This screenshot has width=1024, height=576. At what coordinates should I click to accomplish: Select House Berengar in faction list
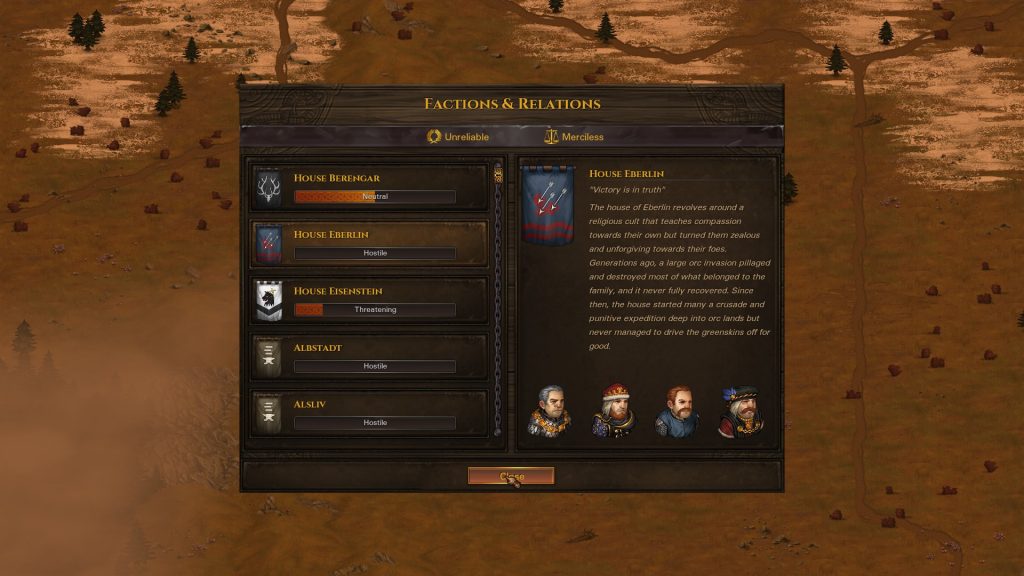point(369,187)
